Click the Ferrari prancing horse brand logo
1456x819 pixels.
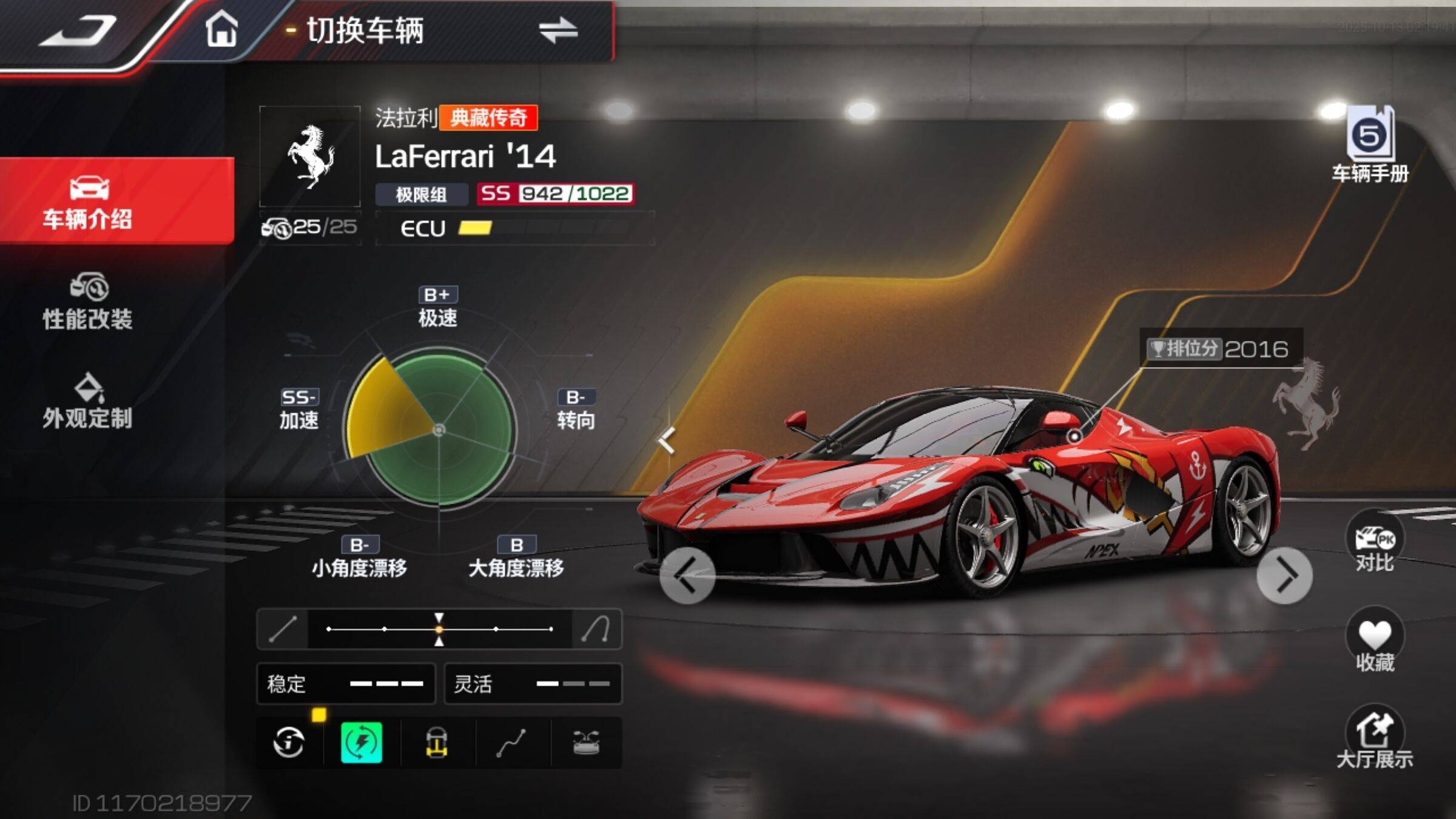(310, 156)
